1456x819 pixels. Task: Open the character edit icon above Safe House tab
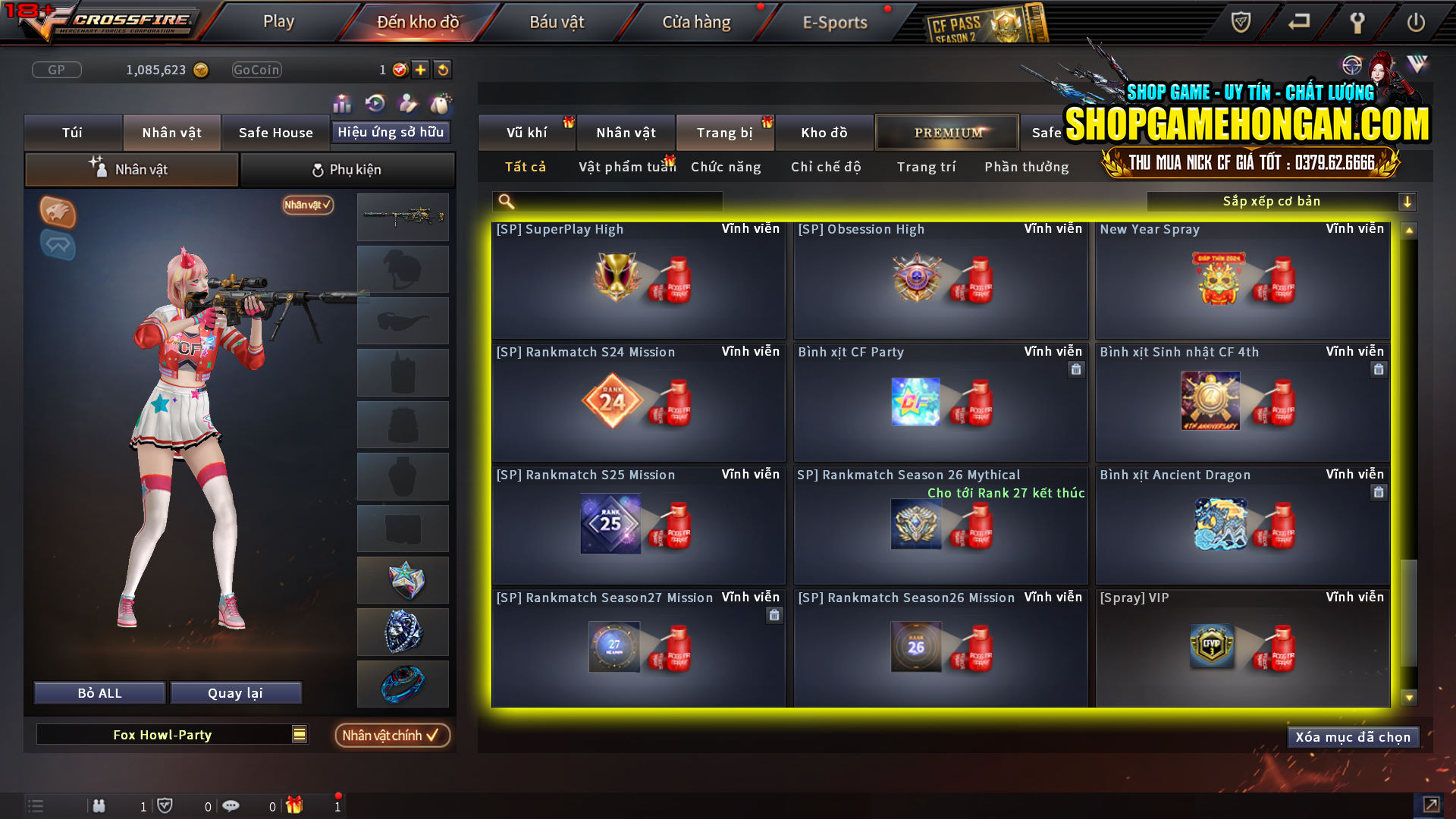[x=406, y=104]
